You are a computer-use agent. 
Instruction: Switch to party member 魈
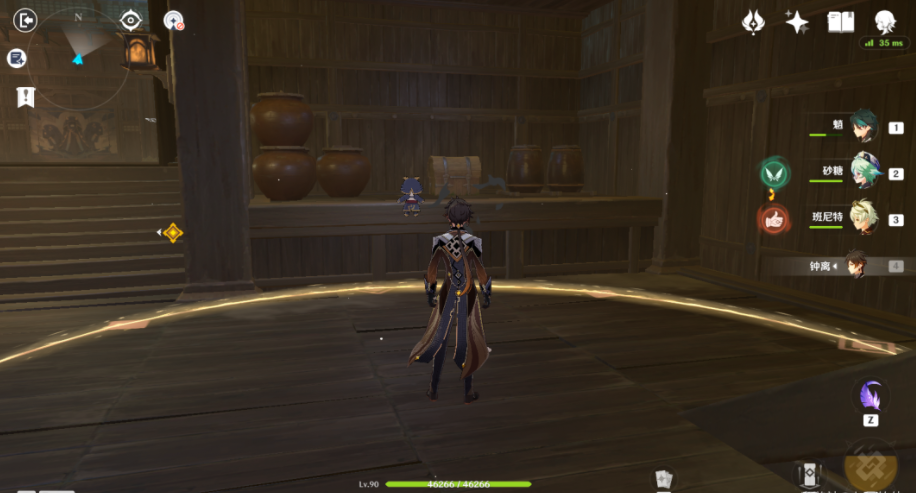(x=862, y=128)
